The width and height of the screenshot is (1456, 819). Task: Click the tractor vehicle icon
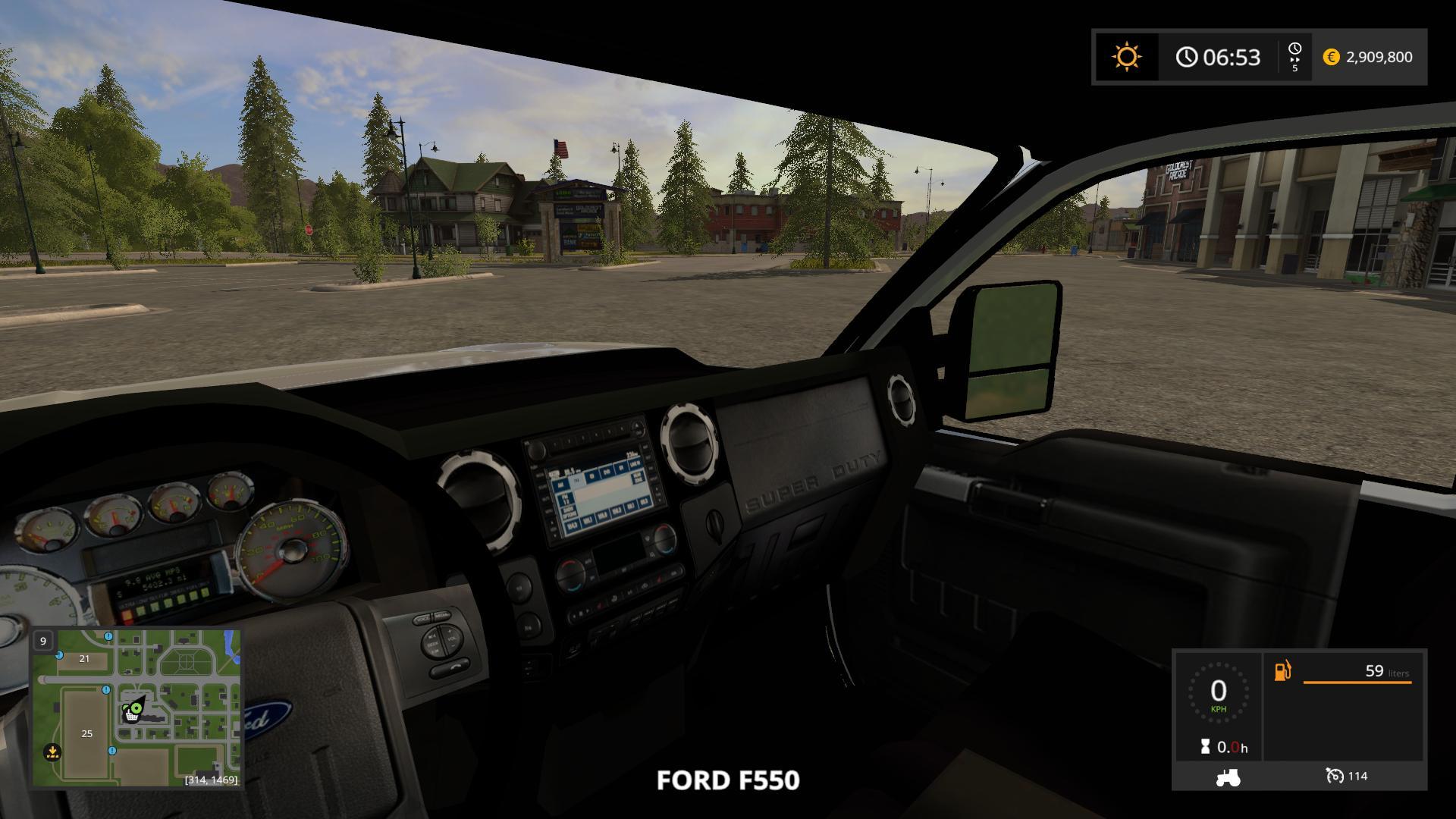[x=1228, y=777]
